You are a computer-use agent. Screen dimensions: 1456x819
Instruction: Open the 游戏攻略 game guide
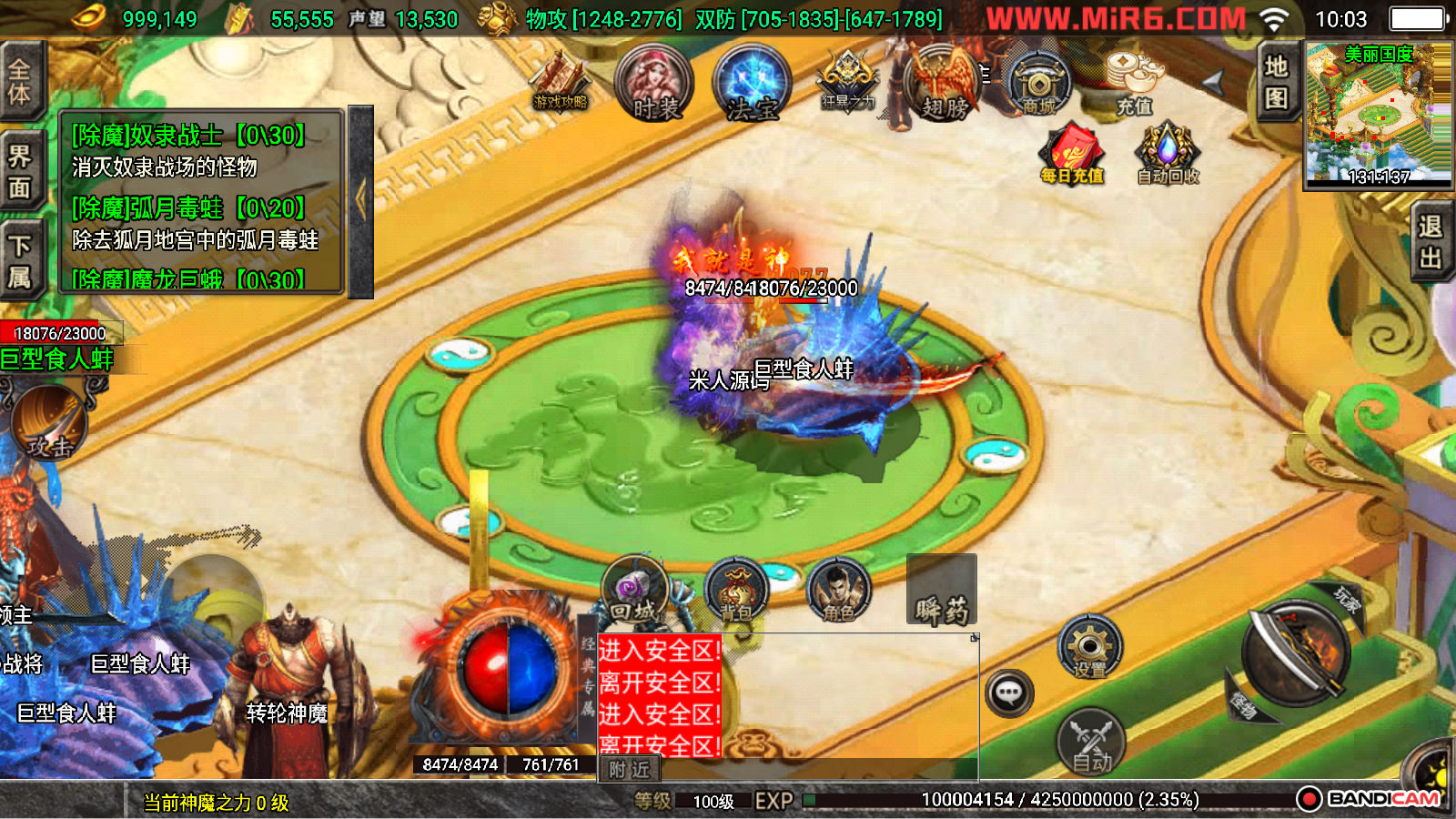point(560,82)
